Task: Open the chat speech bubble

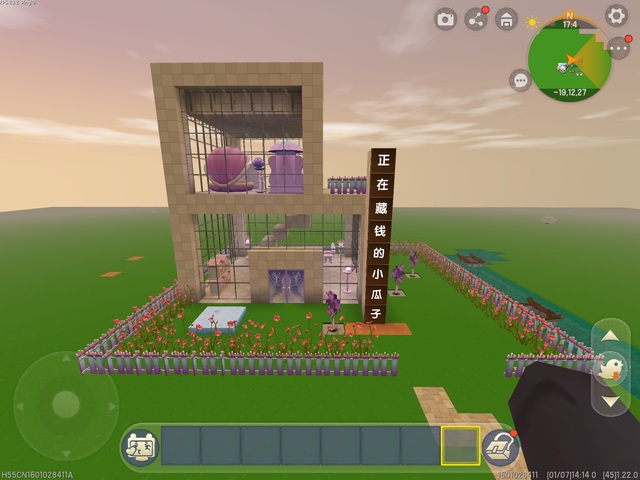Action: pos(520,80)
